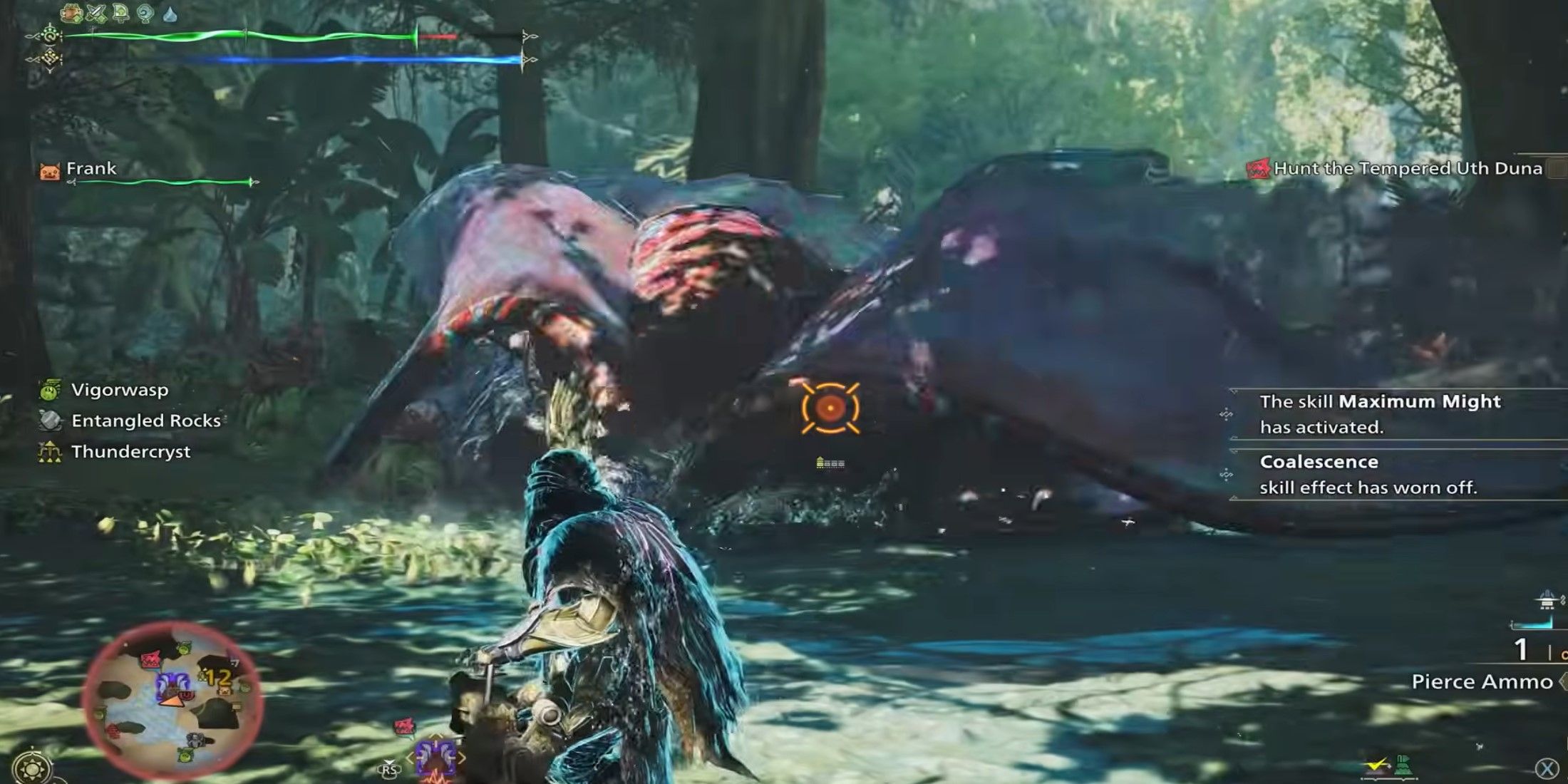Open the circular minimap
The width and height of the screenshot is (1568, 784).
(x=173, y=700)
